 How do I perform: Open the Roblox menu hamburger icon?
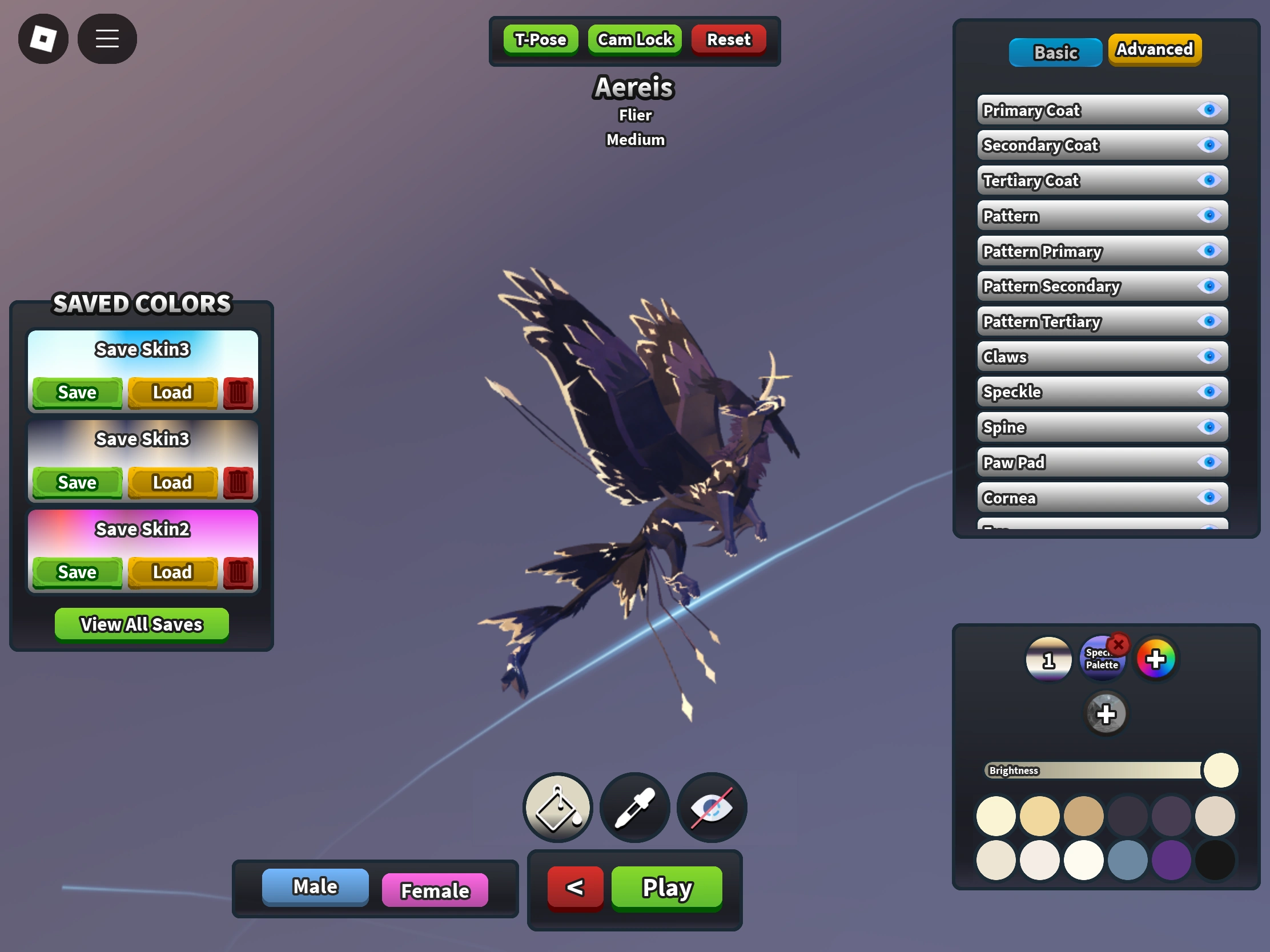[107, 38]
